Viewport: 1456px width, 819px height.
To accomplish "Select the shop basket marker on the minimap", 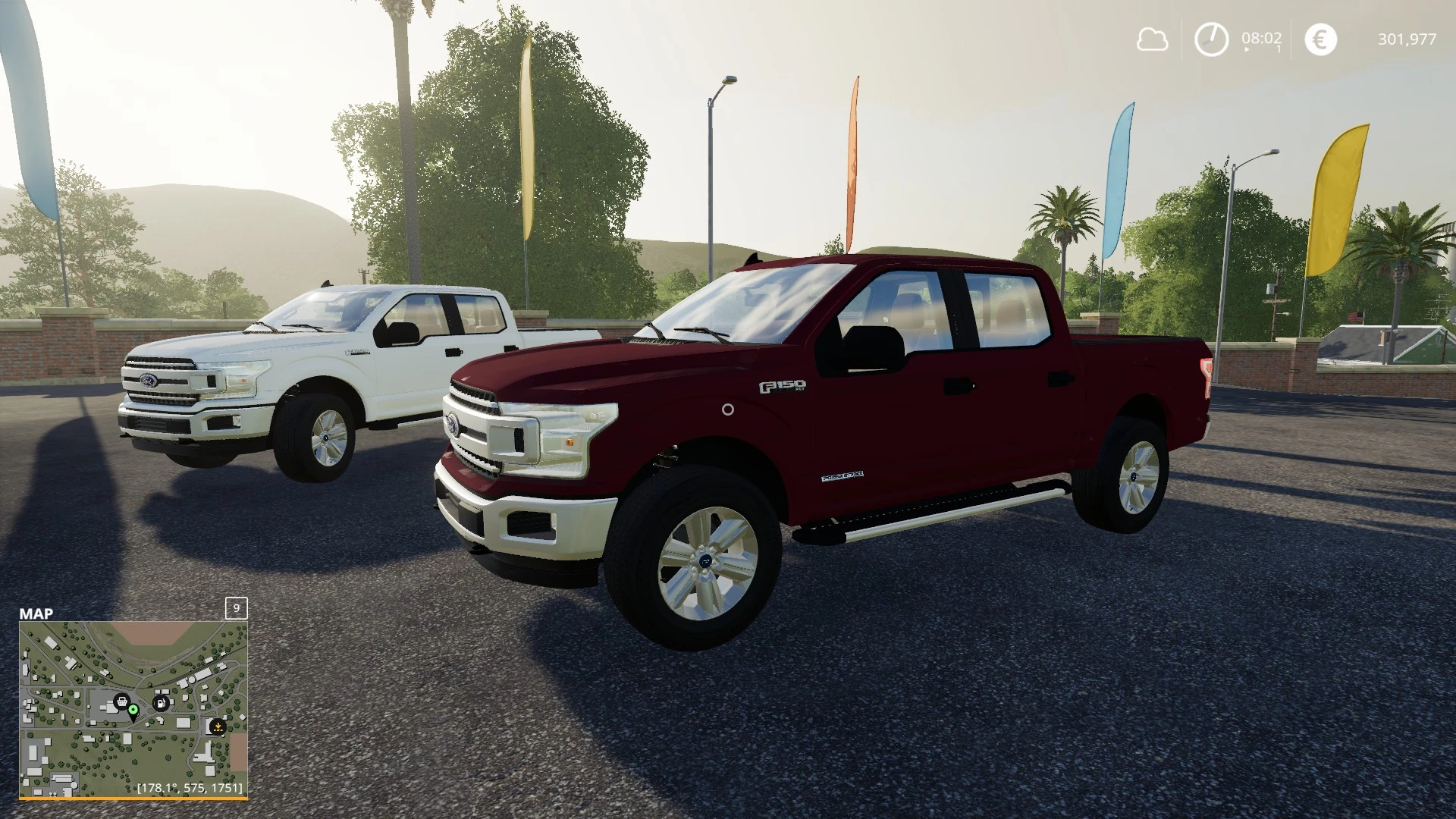I will pos(120,701).
